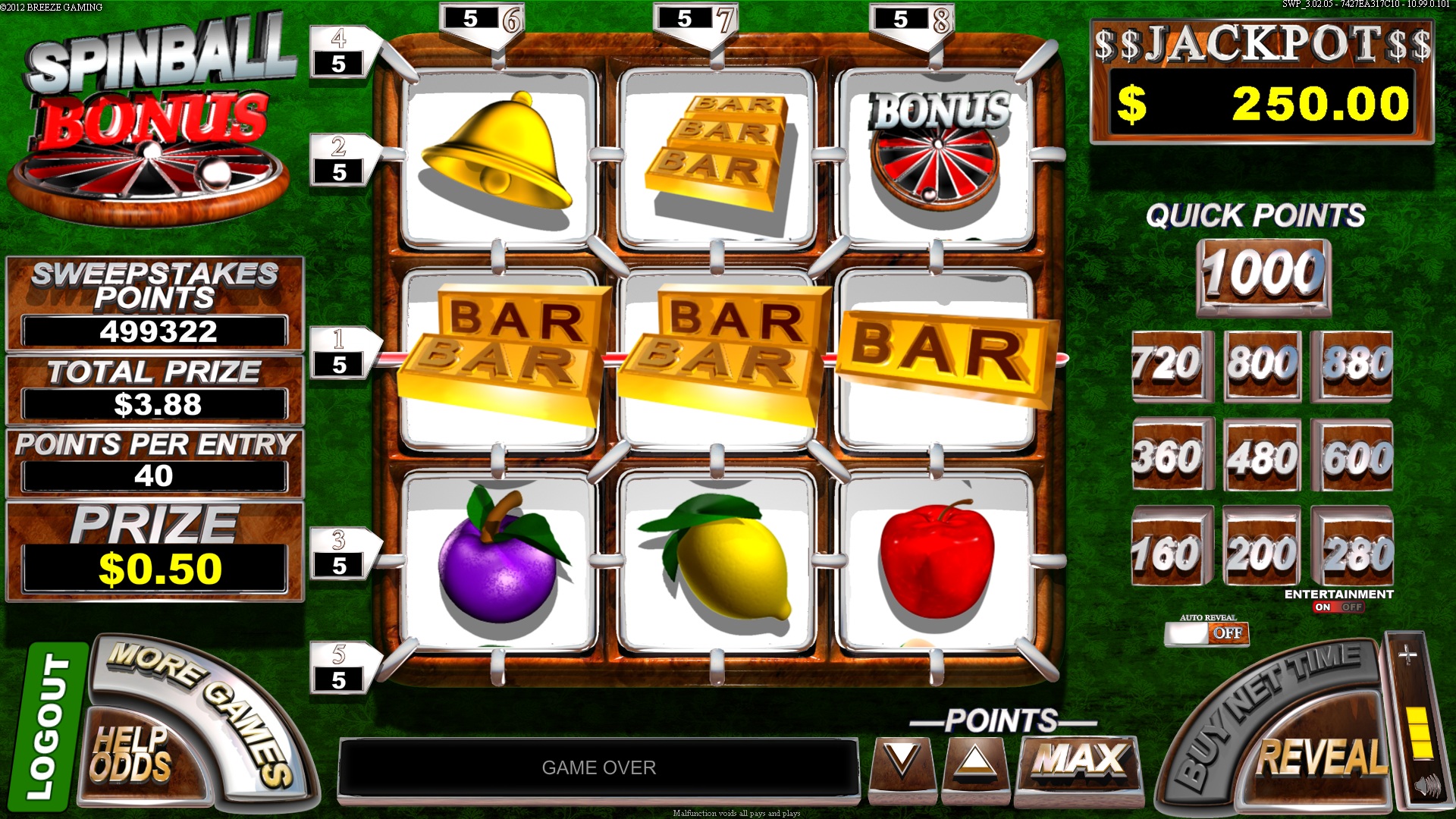This screenshot has width=1456, height=819.
Task: Select the MAX points button
Action: point(1080,760)
